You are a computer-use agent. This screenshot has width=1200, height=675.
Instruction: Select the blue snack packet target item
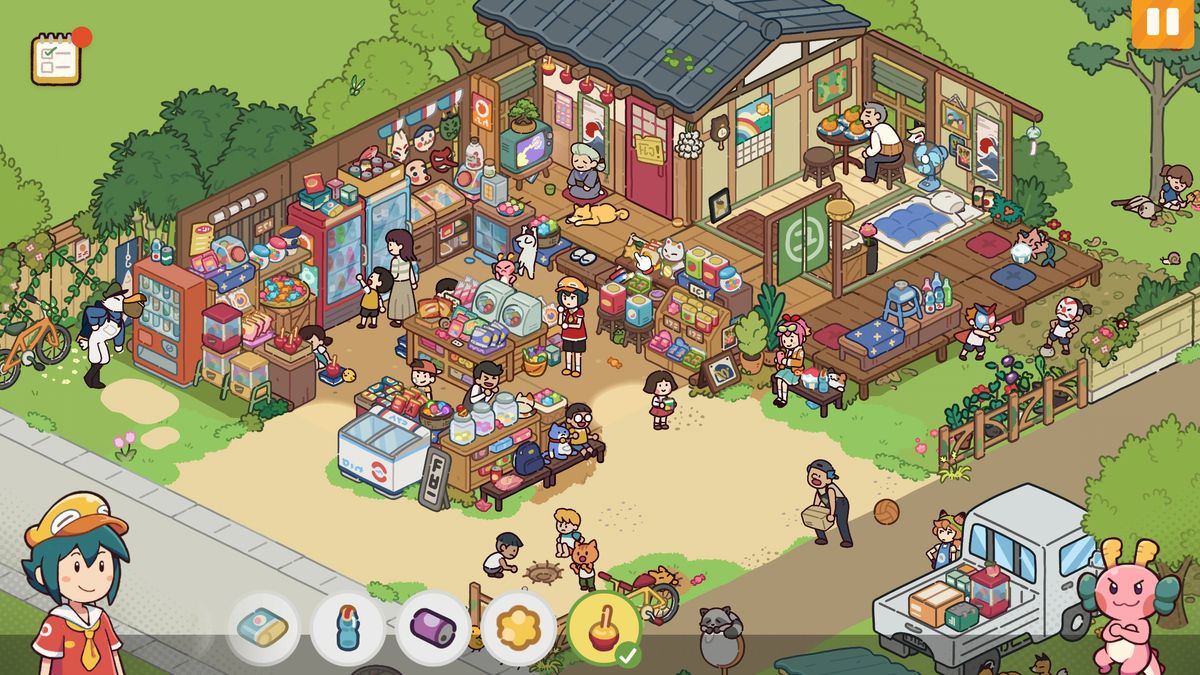tap(263, 629)
